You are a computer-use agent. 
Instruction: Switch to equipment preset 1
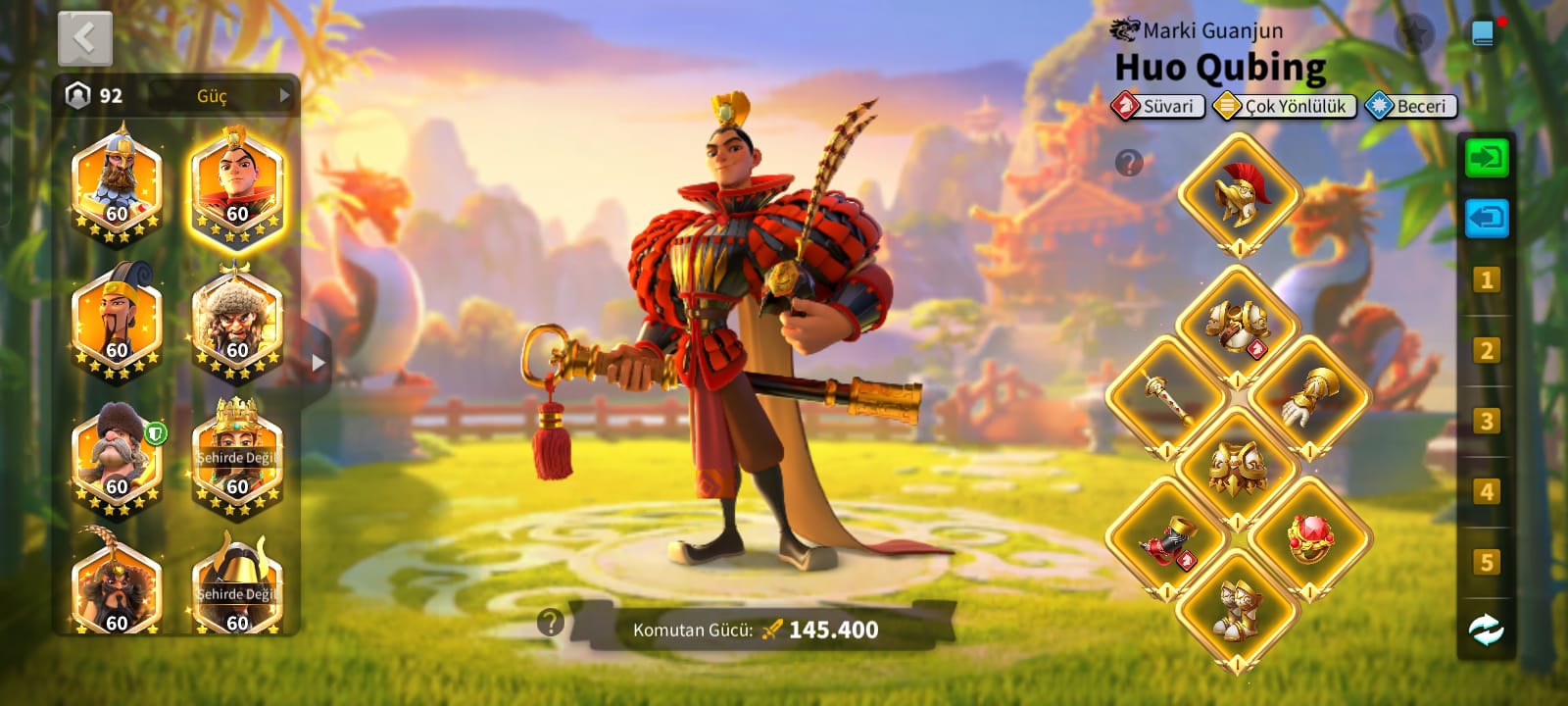(x=1486, y=280)
